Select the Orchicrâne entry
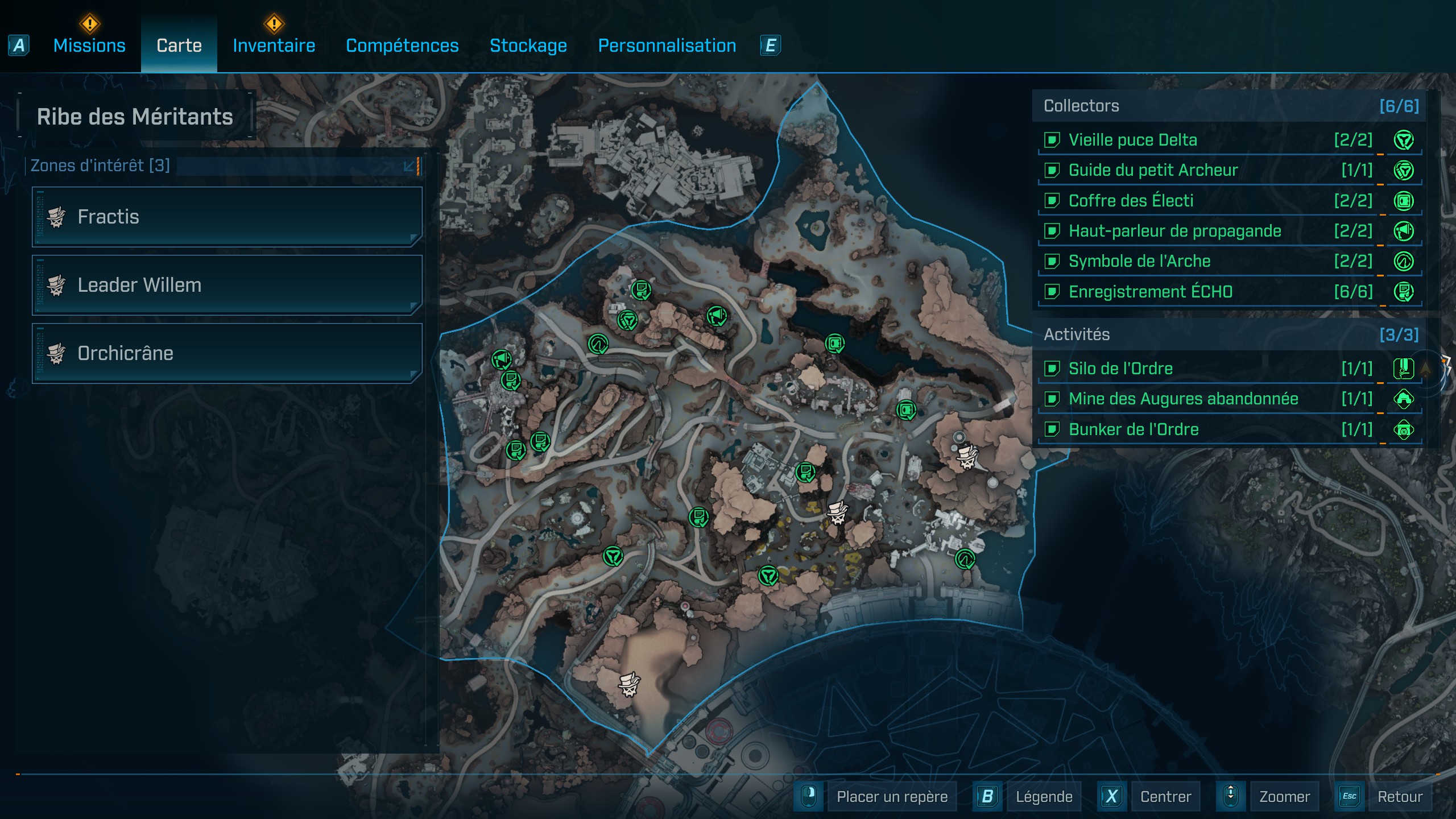 point(227,353)
